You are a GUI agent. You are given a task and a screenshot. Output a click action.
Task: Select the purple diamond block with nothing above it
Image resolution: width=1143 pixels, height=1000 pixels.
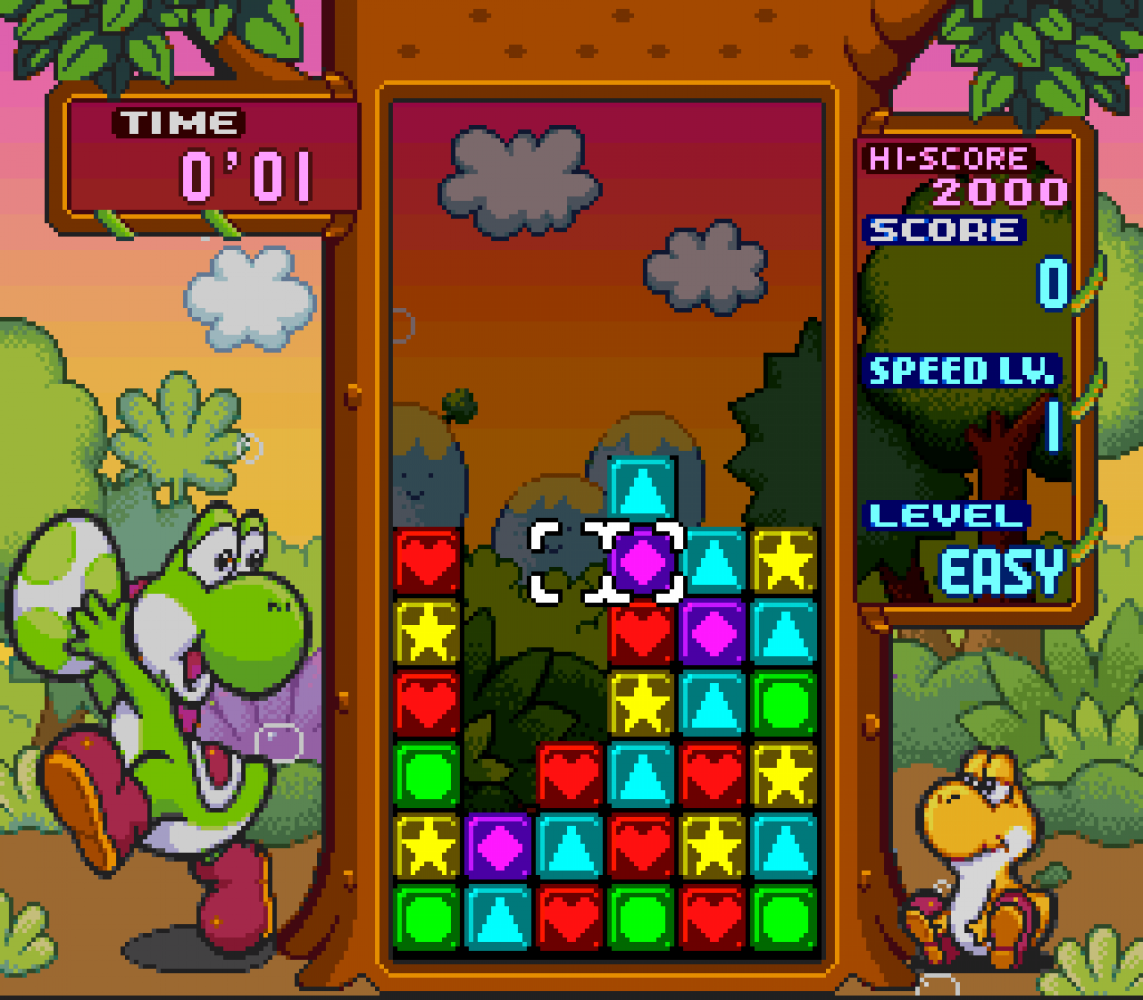[499, 846]
